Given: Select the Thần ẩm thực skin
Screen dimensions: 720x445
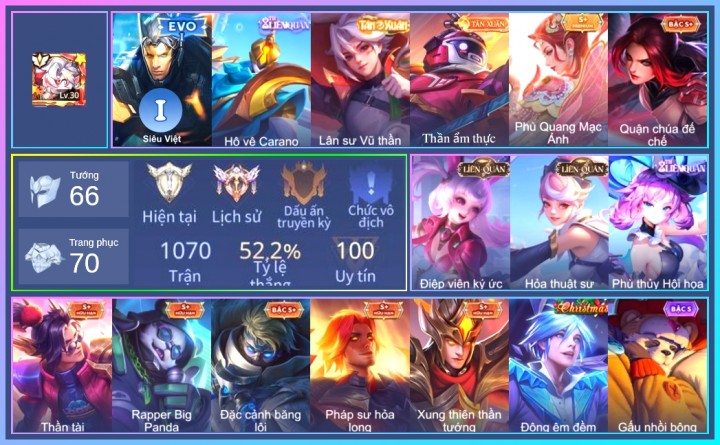Looking at the screenshot, I should tap(459, 80).
